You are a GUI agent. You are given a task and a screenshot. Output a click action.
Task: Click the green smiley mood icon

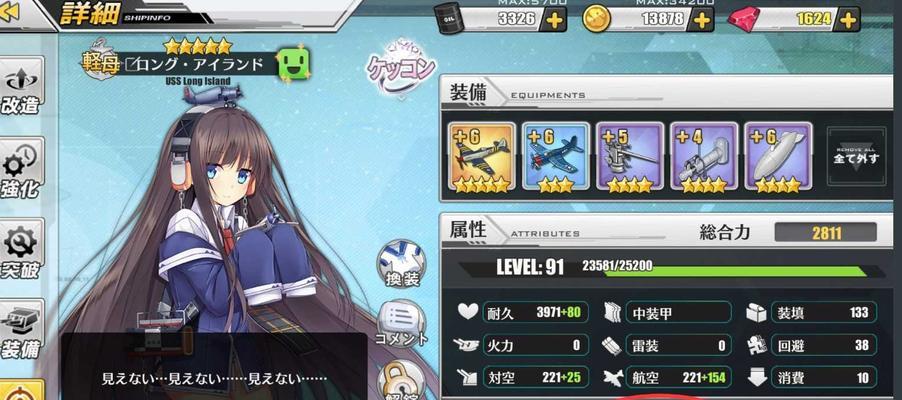(291, 64)
